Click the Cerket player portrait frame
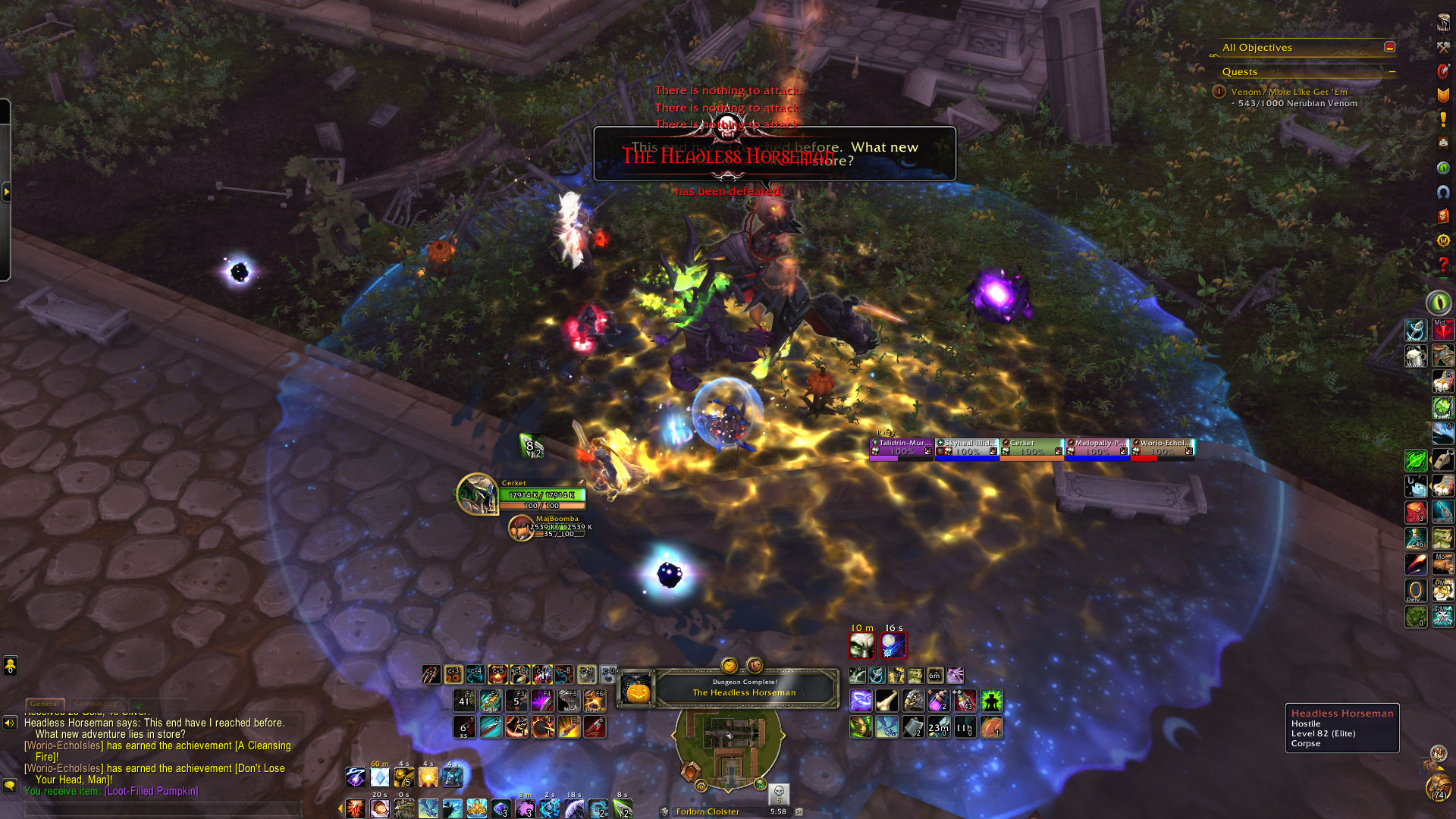1456x819 pixels. click(x=478, y=494)
